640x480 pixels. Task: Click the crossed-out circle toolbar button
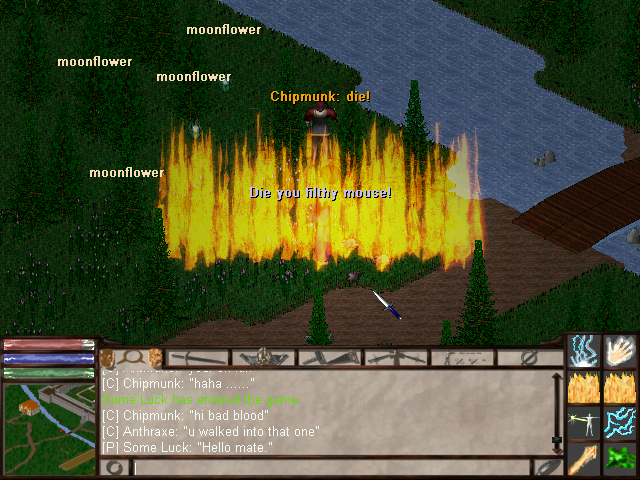tap(530, 357)
